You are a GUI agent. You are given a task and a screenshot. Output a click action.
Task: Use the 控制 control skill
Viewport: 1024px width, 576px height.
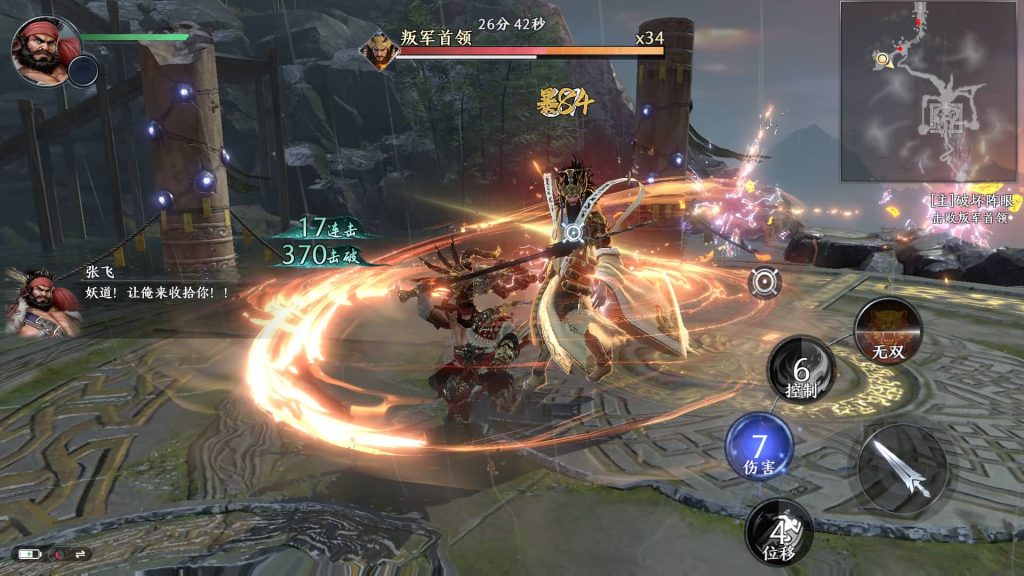(x=801, y=370)
